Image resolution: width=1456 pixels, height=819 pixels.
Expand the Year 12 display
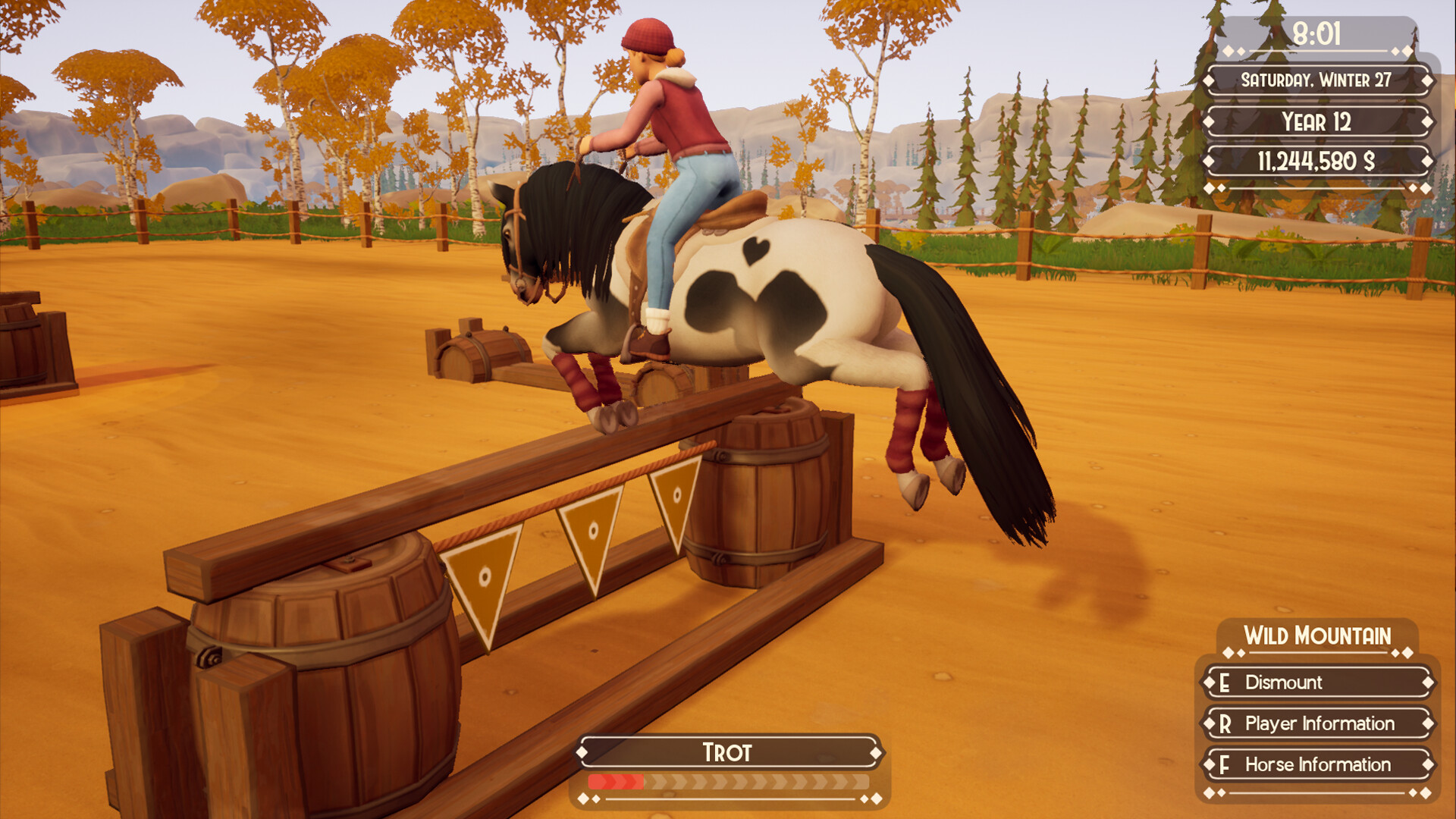pos(1317,121)
